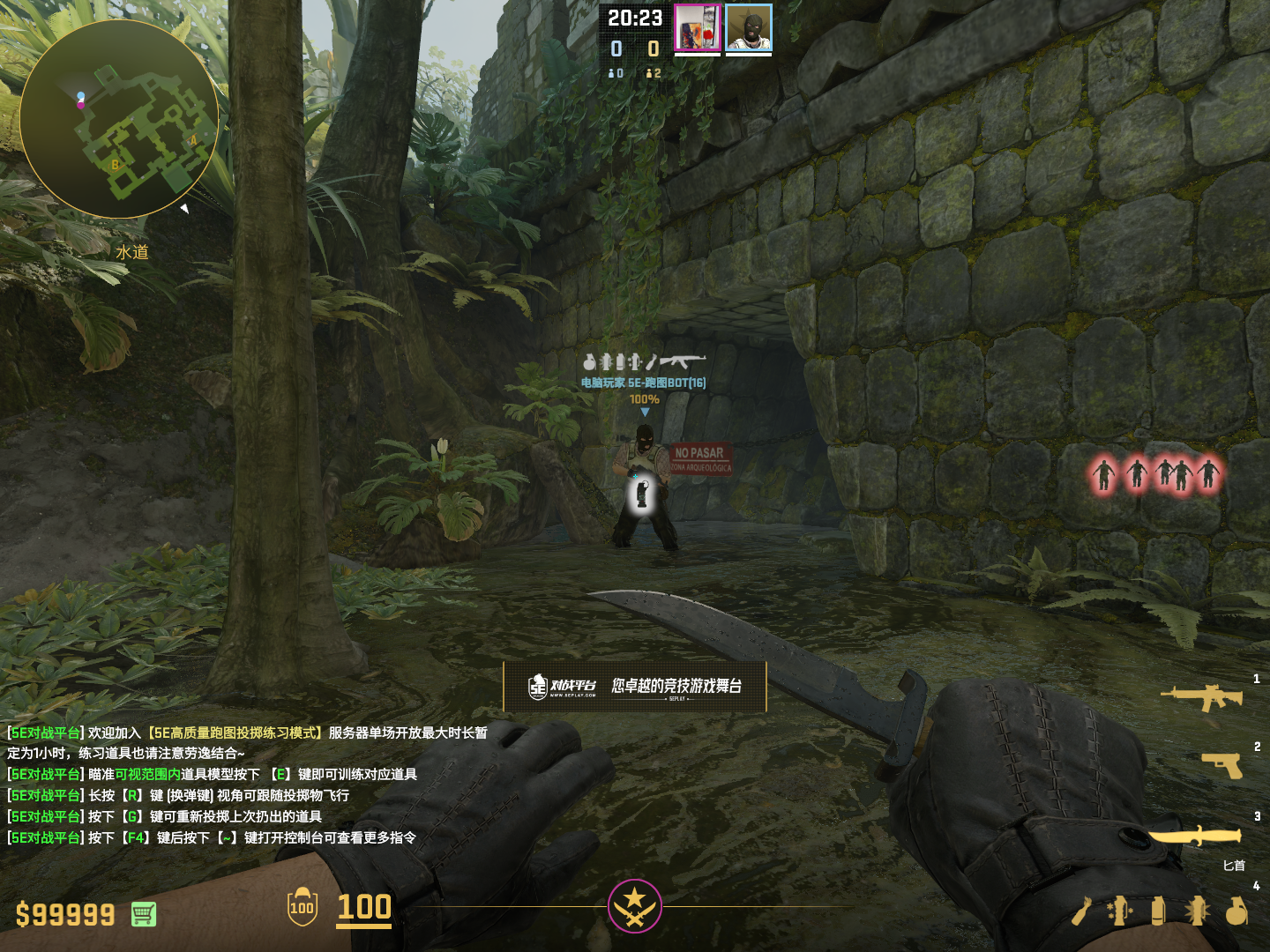
Task: Select the flashbang grenade icon
Action: (x=1198, y=911)
